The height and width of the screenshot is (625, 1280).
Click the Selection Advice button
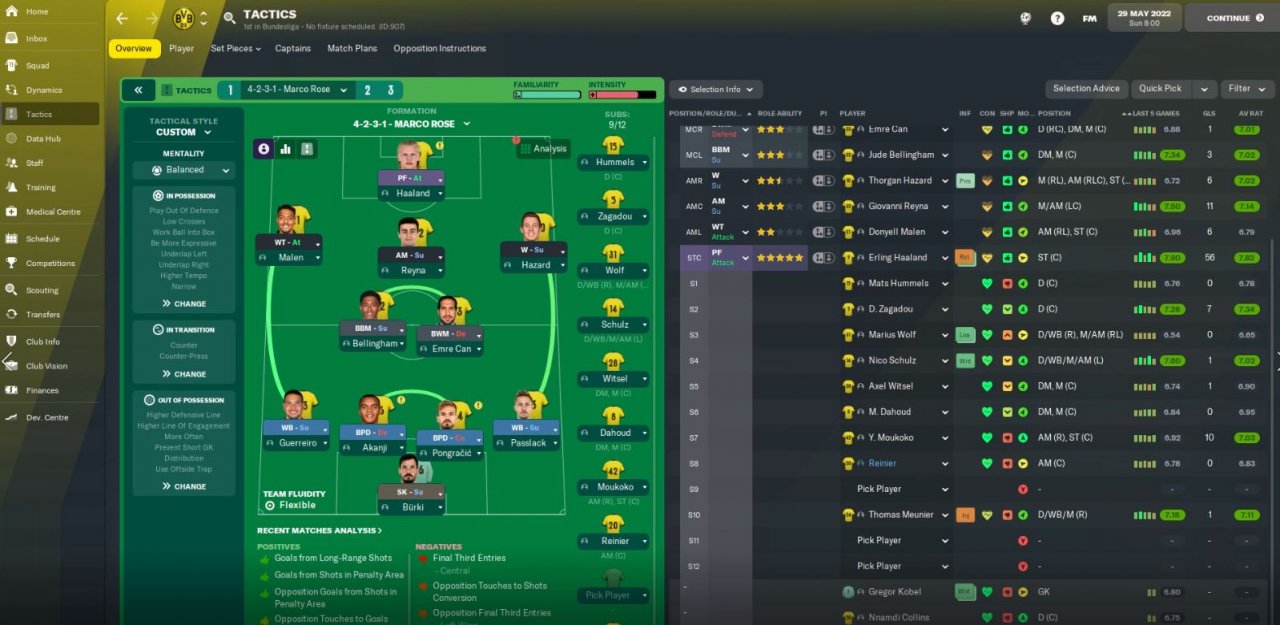point(1086,88)
